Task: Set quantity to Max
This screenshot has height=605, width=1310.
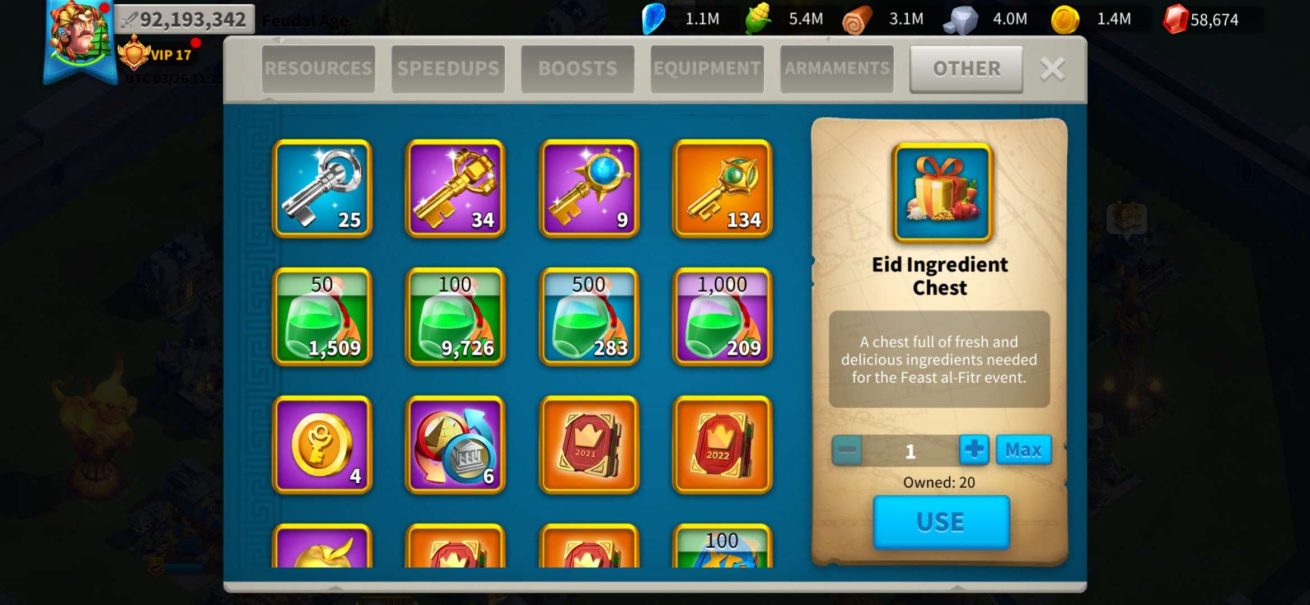Action: pyautogui.click(x=1023, y=450)
